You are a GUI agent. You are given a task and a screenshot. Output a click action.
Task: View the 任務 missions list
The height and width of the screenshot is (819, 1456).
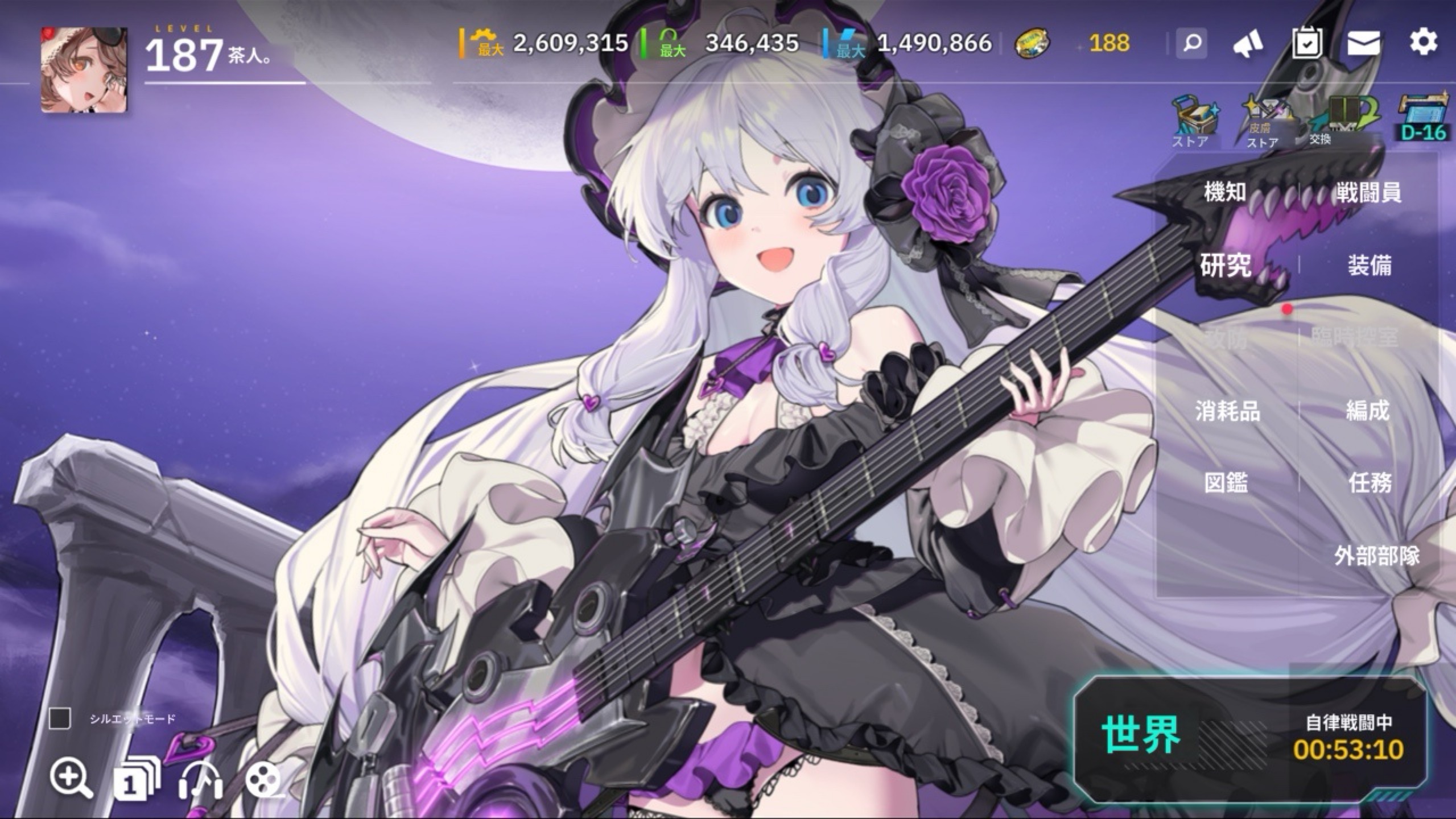(1370, 483)
